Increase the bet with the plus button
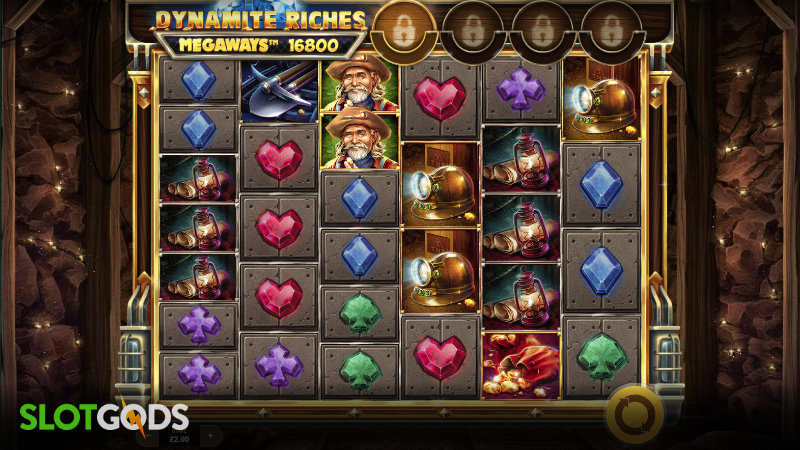The width and height of the screenshot is (800, 450). (211, 435)
